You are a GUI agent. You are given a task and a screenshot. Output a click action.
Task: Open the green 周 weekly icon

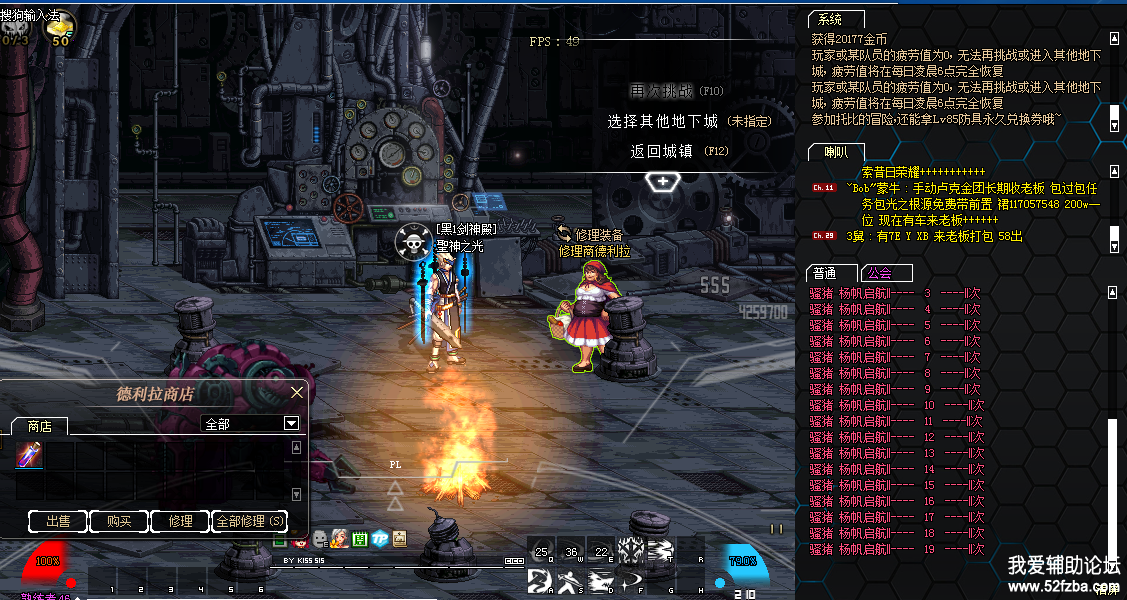pos(360,538)
